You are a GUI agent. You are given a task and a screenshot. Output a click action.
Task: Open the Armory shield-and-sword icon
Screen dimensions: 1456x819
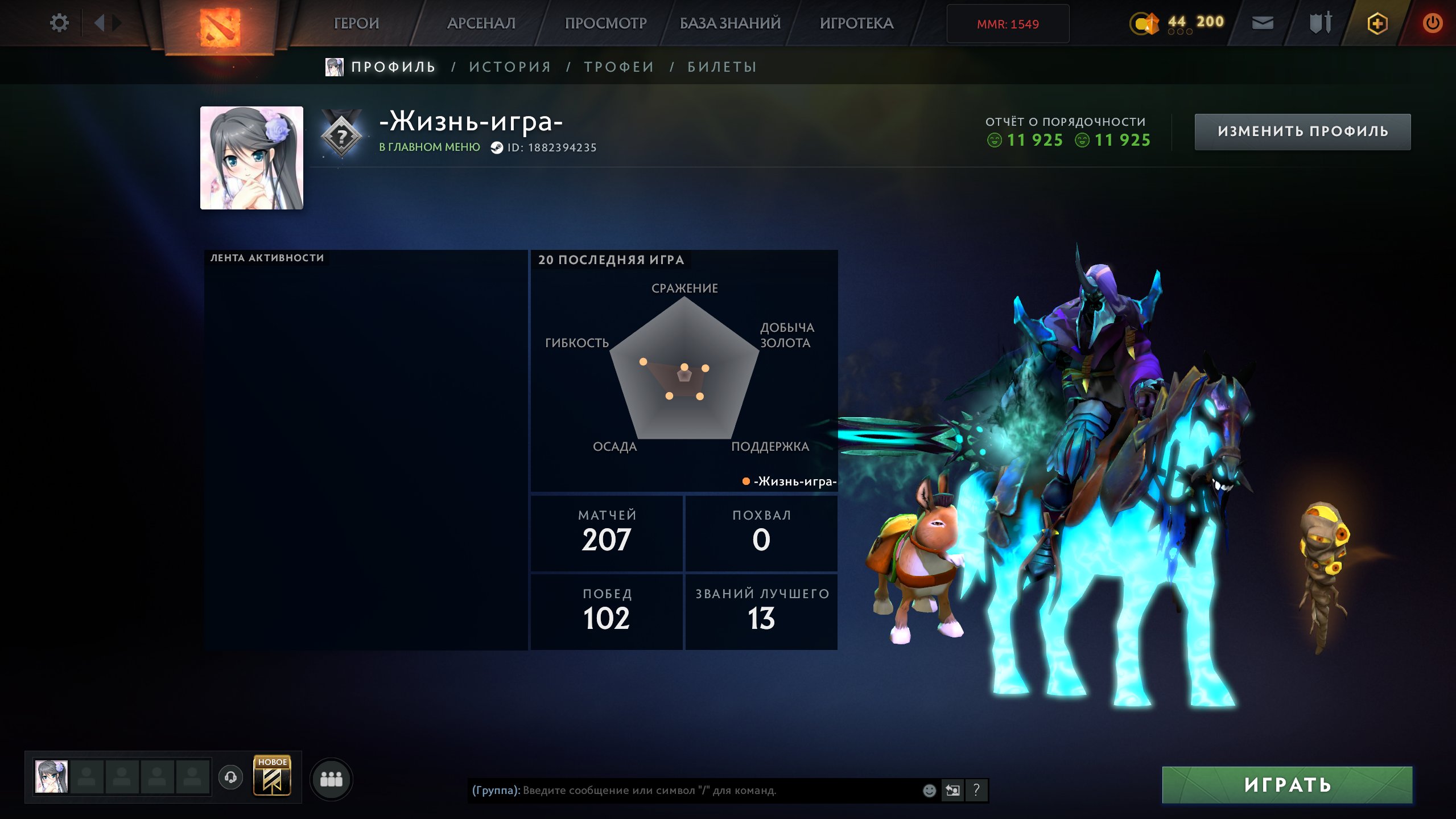point(1320,23)
